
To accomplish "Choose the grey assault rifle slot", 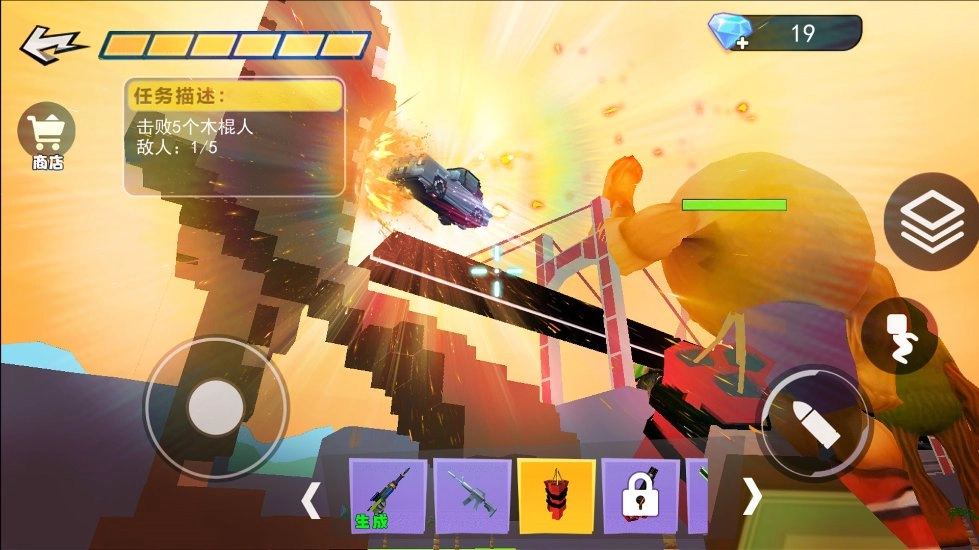I will (472, 496).
